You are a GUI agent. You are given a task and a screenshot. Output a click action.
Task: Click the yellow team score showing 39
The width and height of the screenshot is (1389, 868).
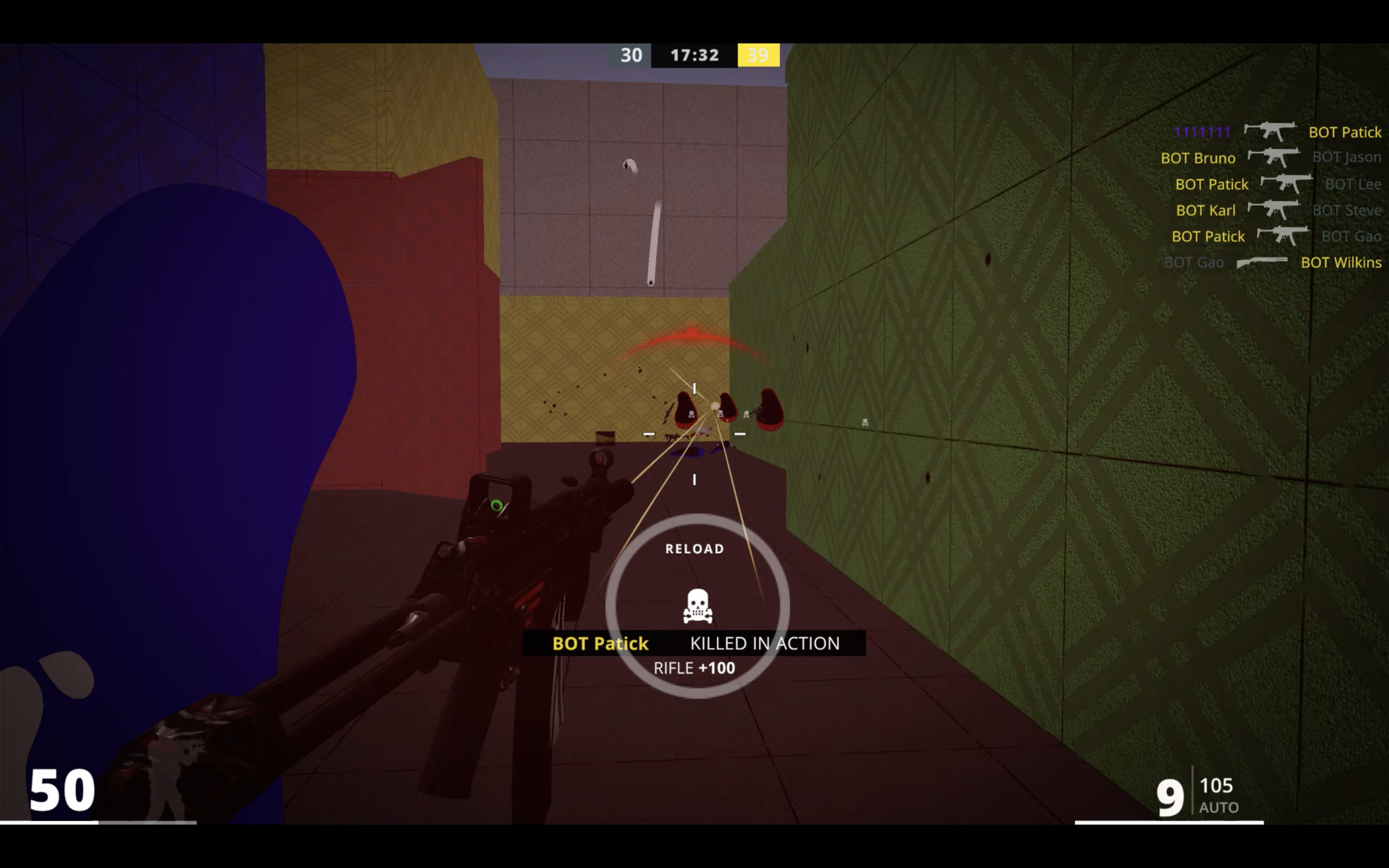click(x=758, y=55)
